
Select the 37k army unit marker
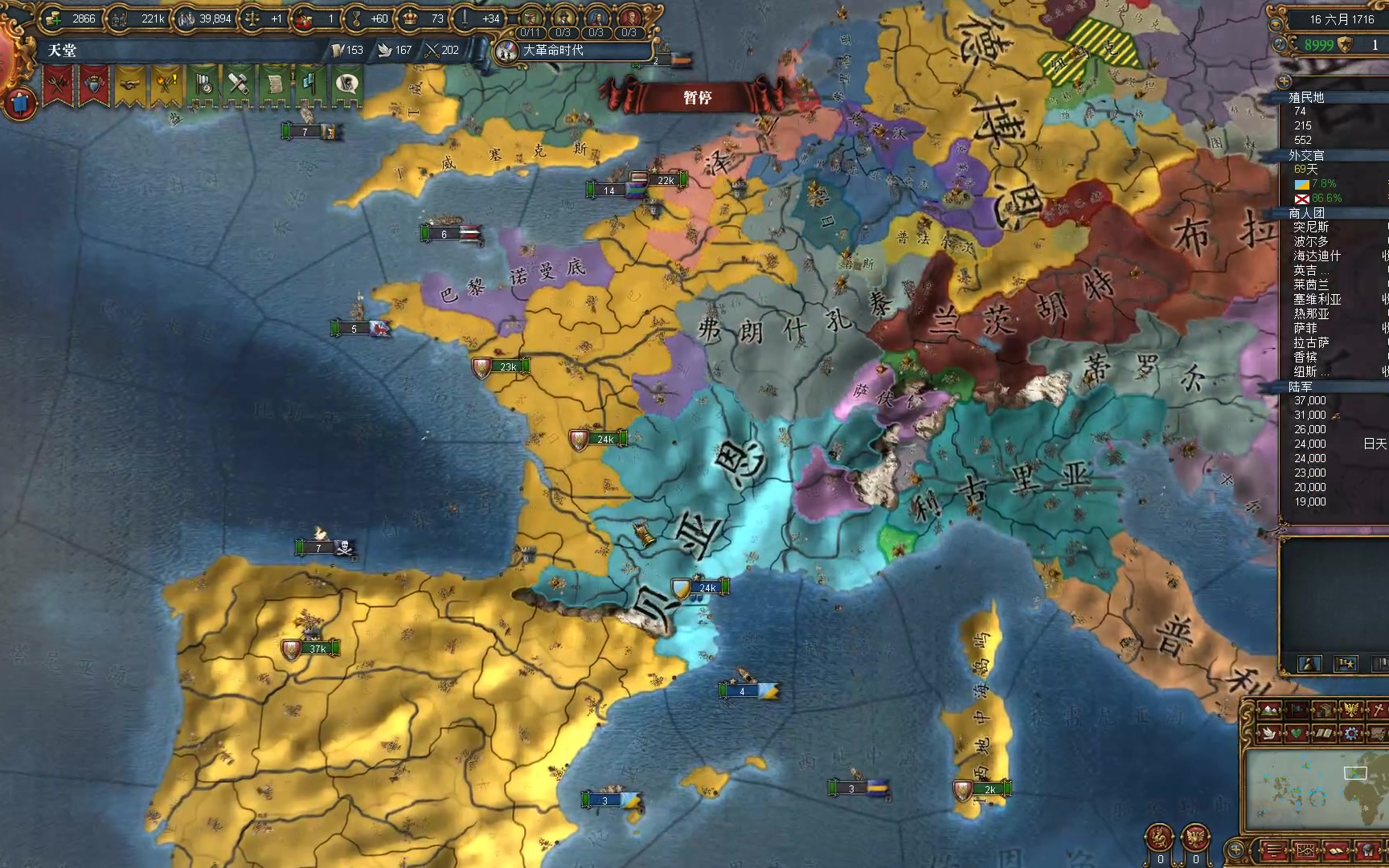tap(317, 649)
